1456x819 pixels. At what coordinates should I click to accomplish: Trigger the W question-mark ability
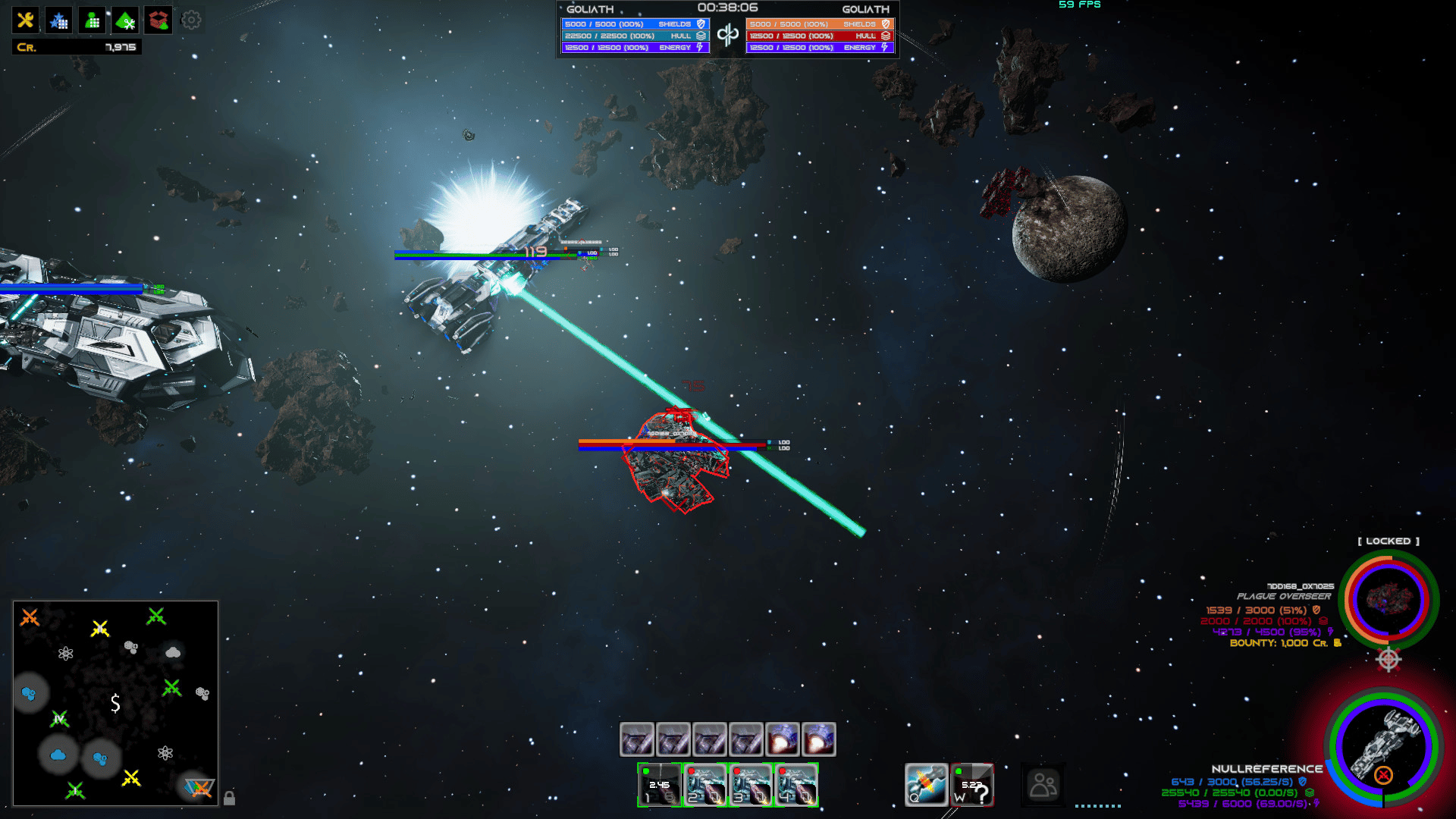(x=972, y=785)
